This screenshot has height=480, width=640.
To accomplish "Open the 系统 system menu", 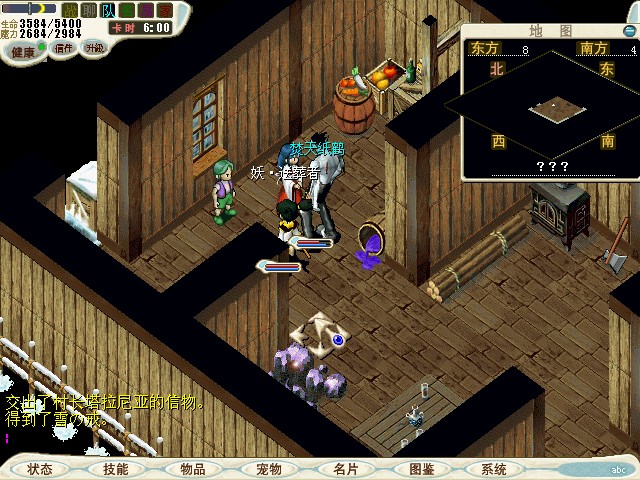I will 494,468.
